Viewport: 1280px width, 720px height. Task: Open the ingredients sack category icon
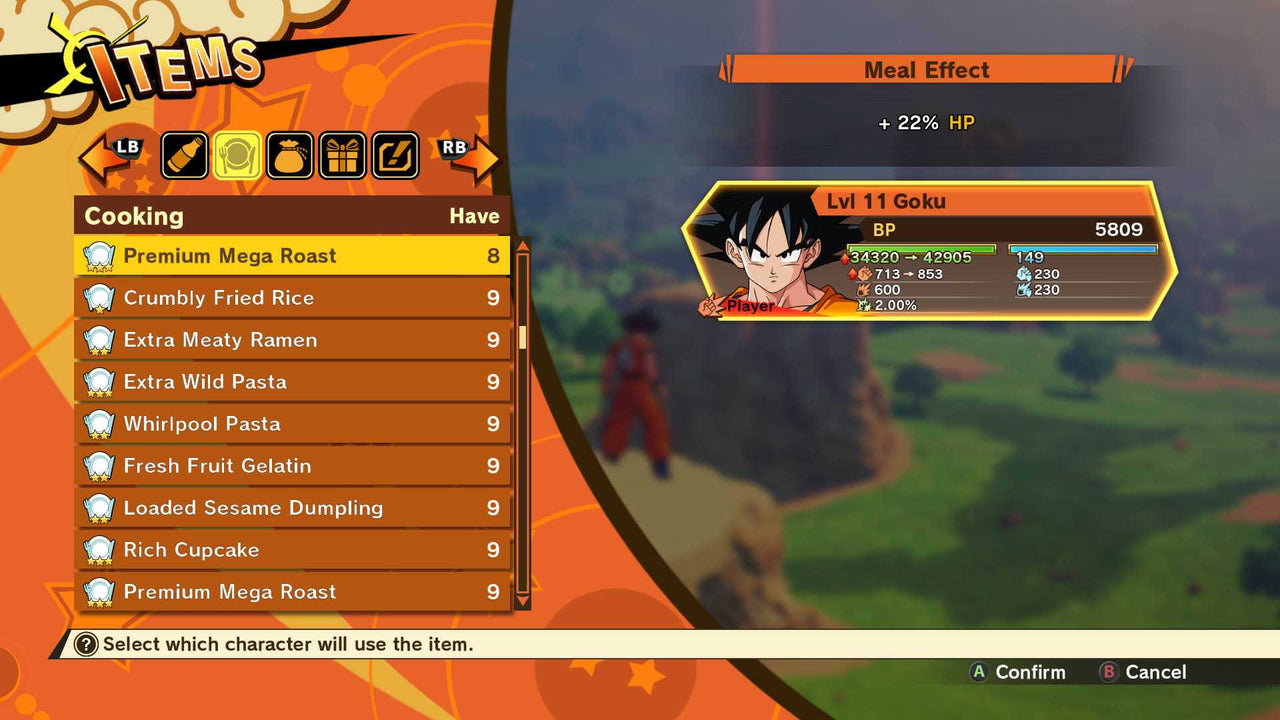(290, 155)
